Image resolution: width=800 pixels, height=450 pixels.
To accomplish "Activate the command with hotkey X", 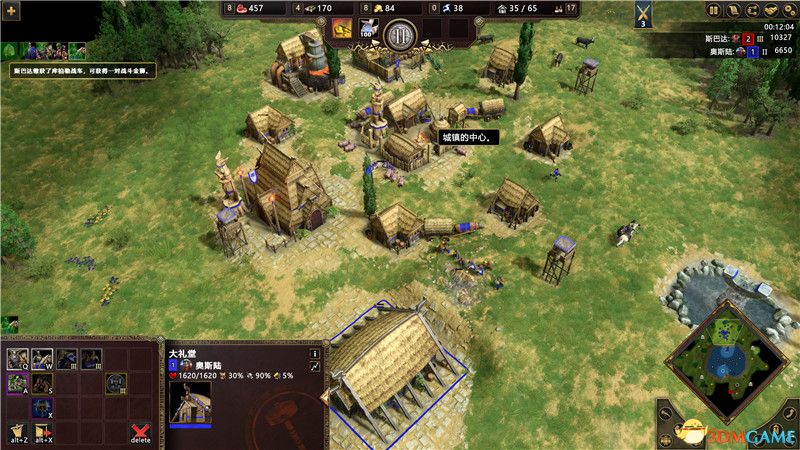I will (42, 408).
